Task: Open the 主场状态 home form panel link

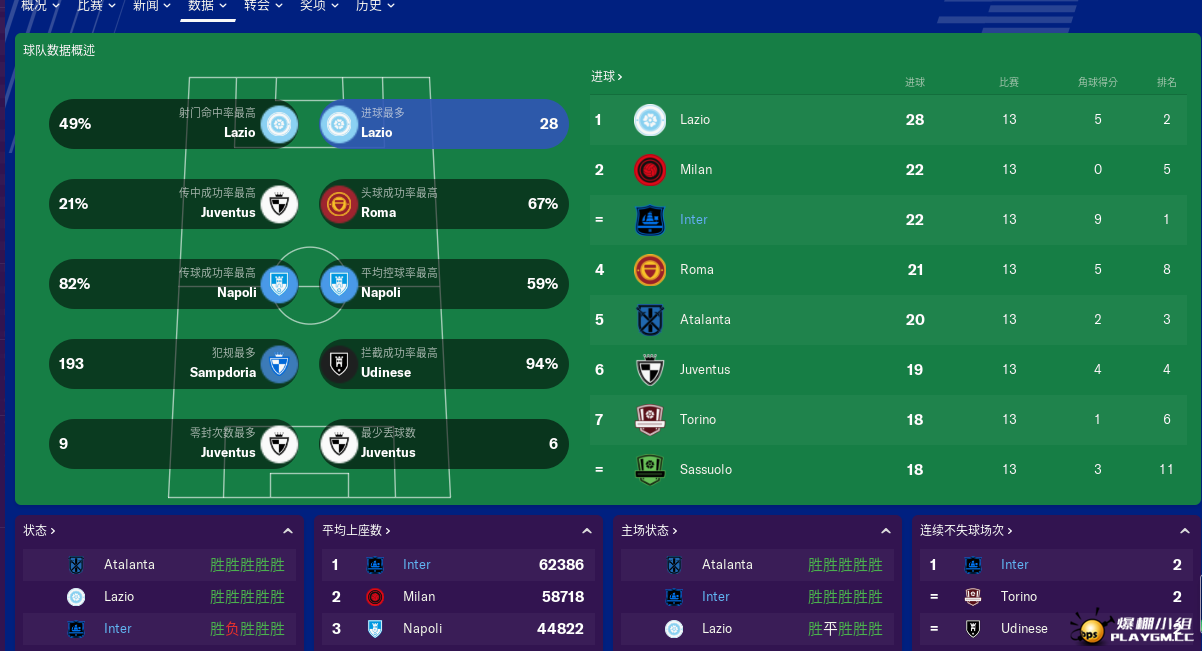Action: pos(649,531)
